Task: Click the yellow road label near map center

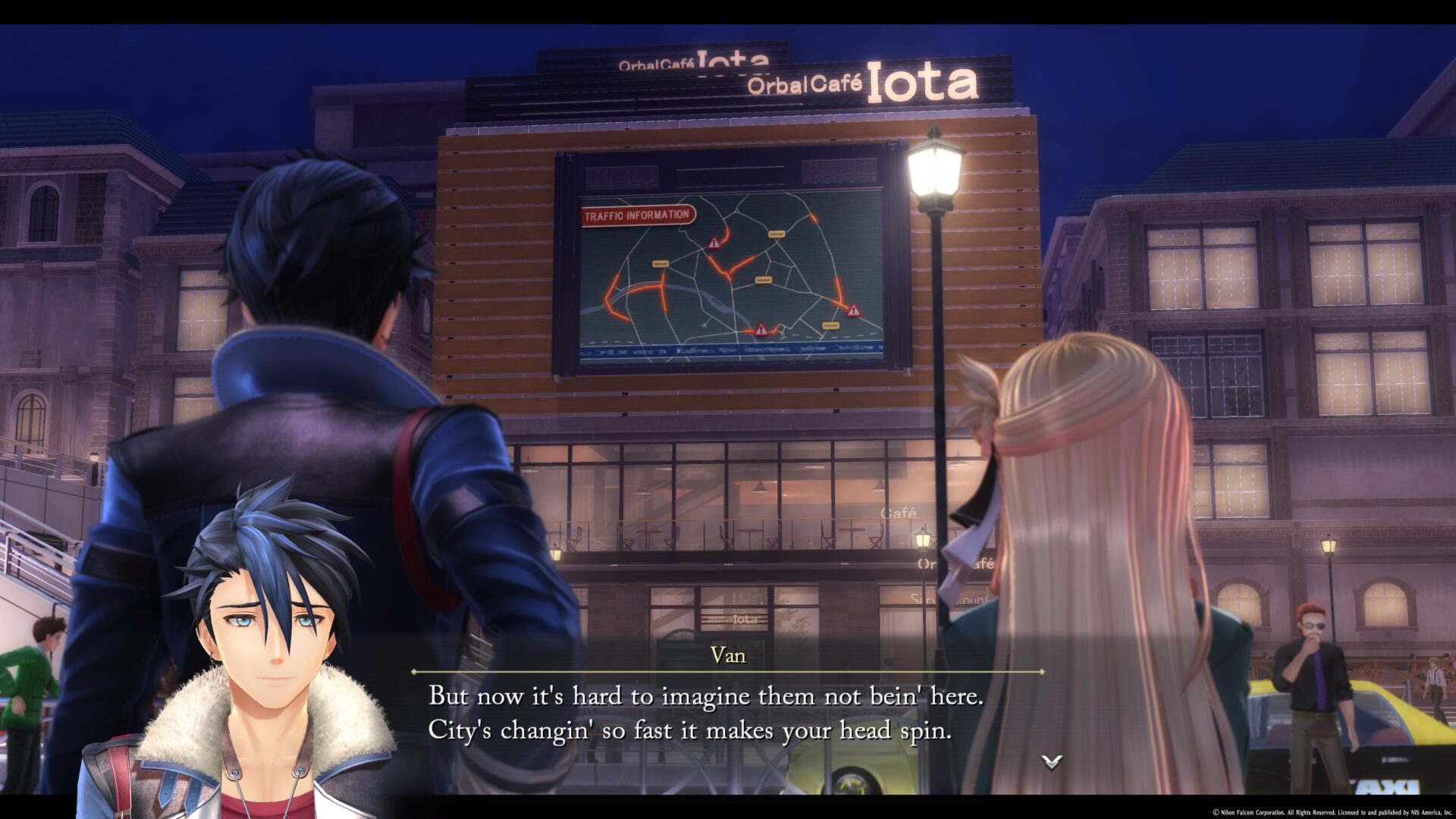Action: (x=764, y=280)
